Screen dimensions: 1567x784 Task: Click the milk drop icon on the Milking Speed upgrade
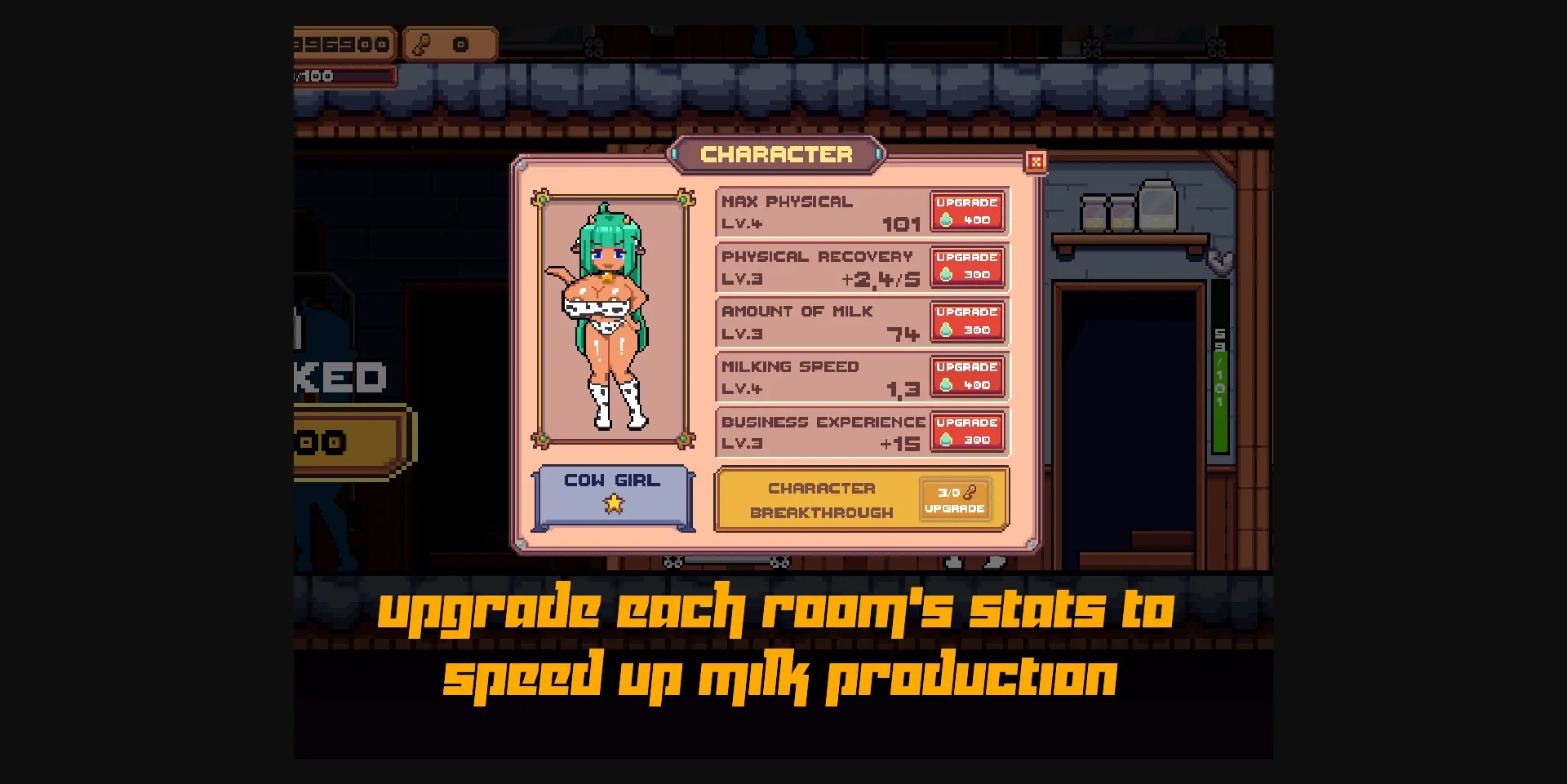(947, 383)
